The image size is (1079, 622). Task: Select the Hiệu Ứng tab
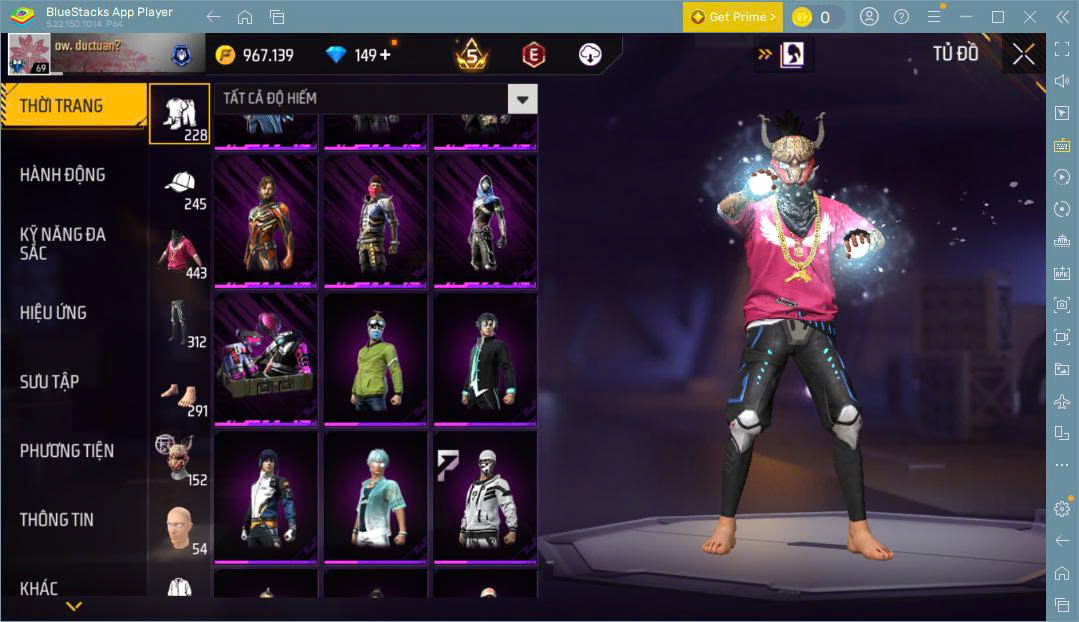[x=53, y=313]
